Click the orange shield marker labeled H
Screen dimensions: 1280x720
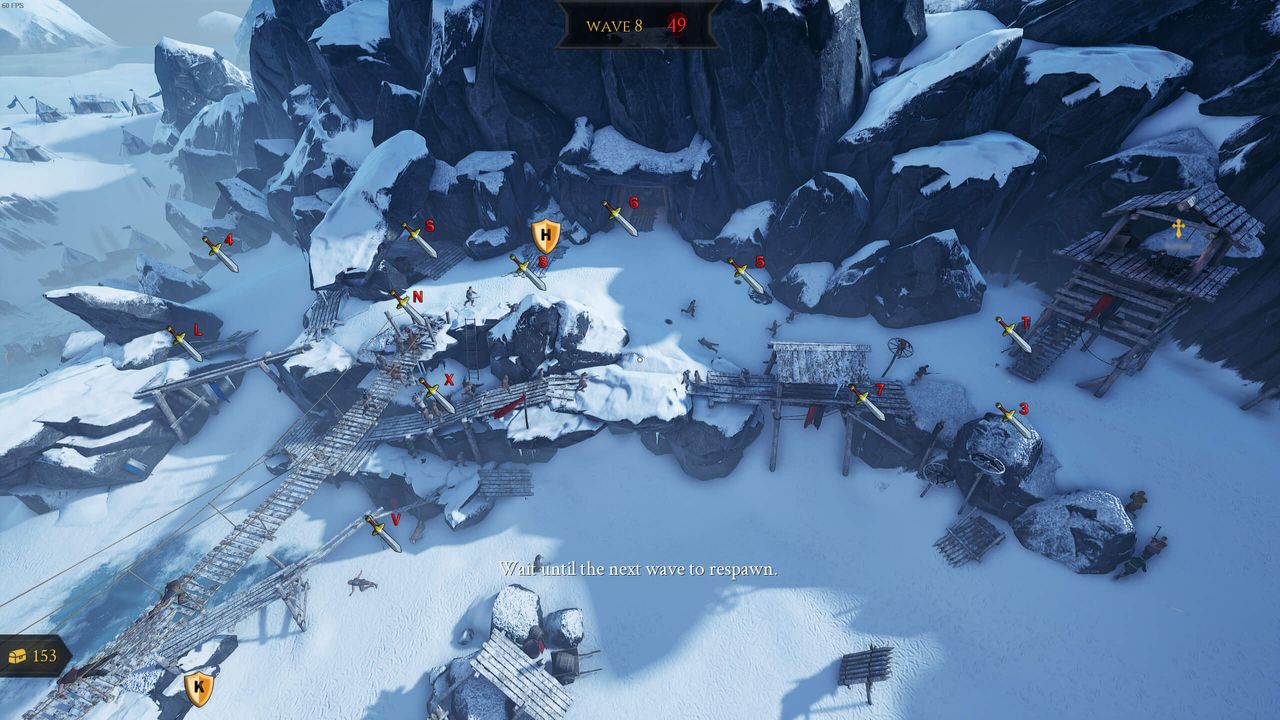(545, 237)
